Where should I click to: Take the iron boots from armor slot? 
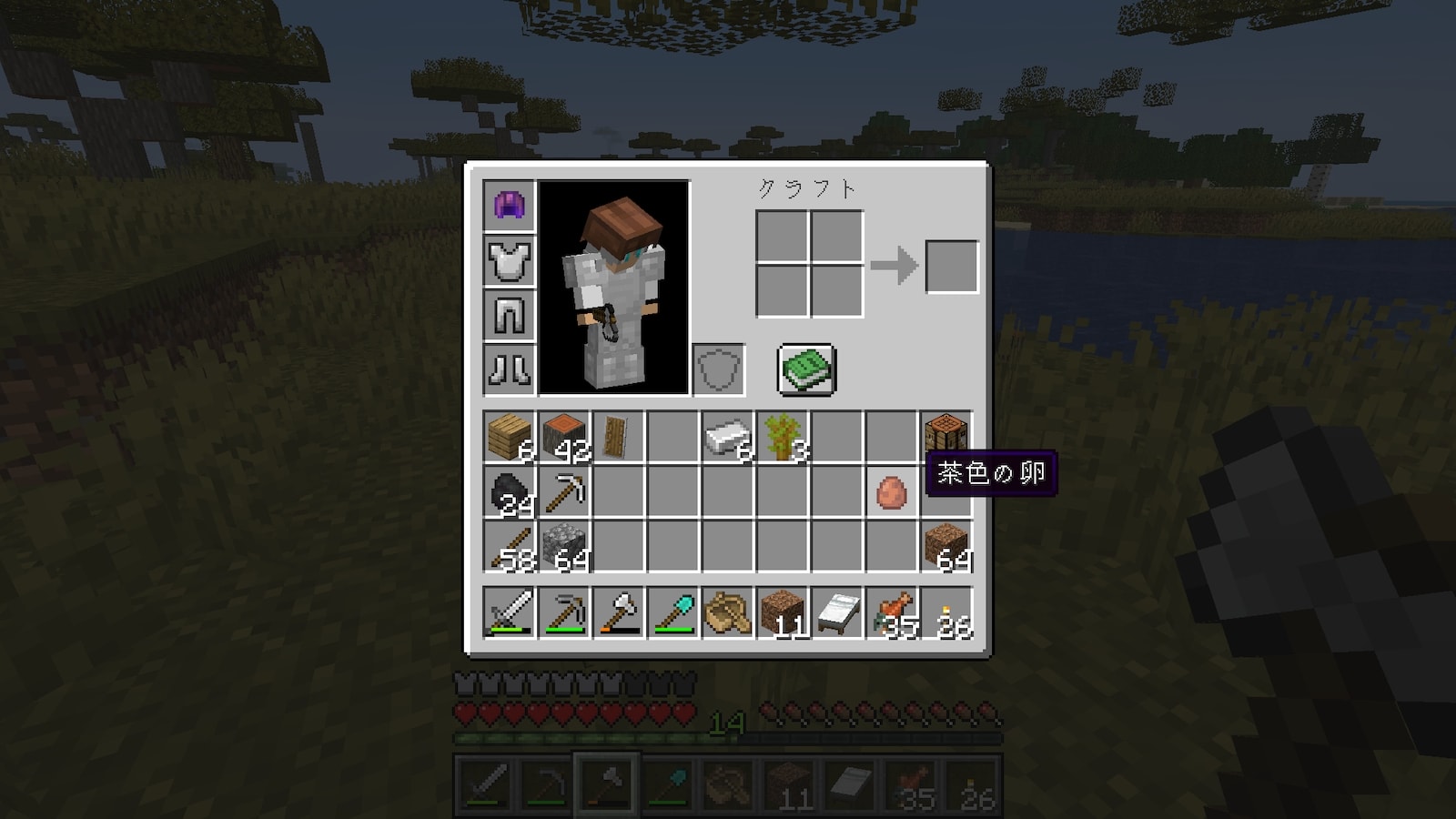[x=510, y=369]
